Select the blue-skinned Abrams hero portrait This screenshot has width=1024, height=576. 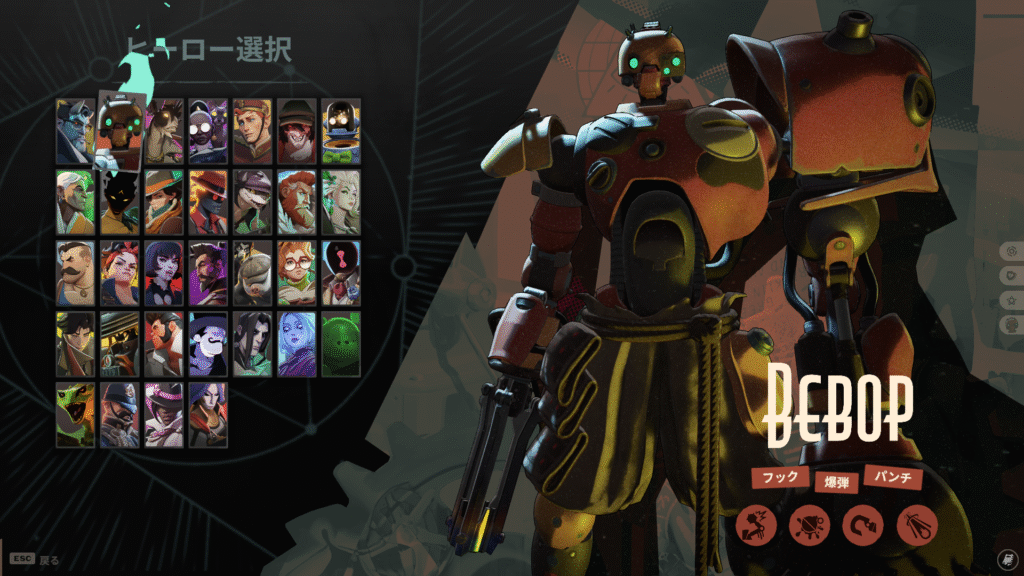74,131
